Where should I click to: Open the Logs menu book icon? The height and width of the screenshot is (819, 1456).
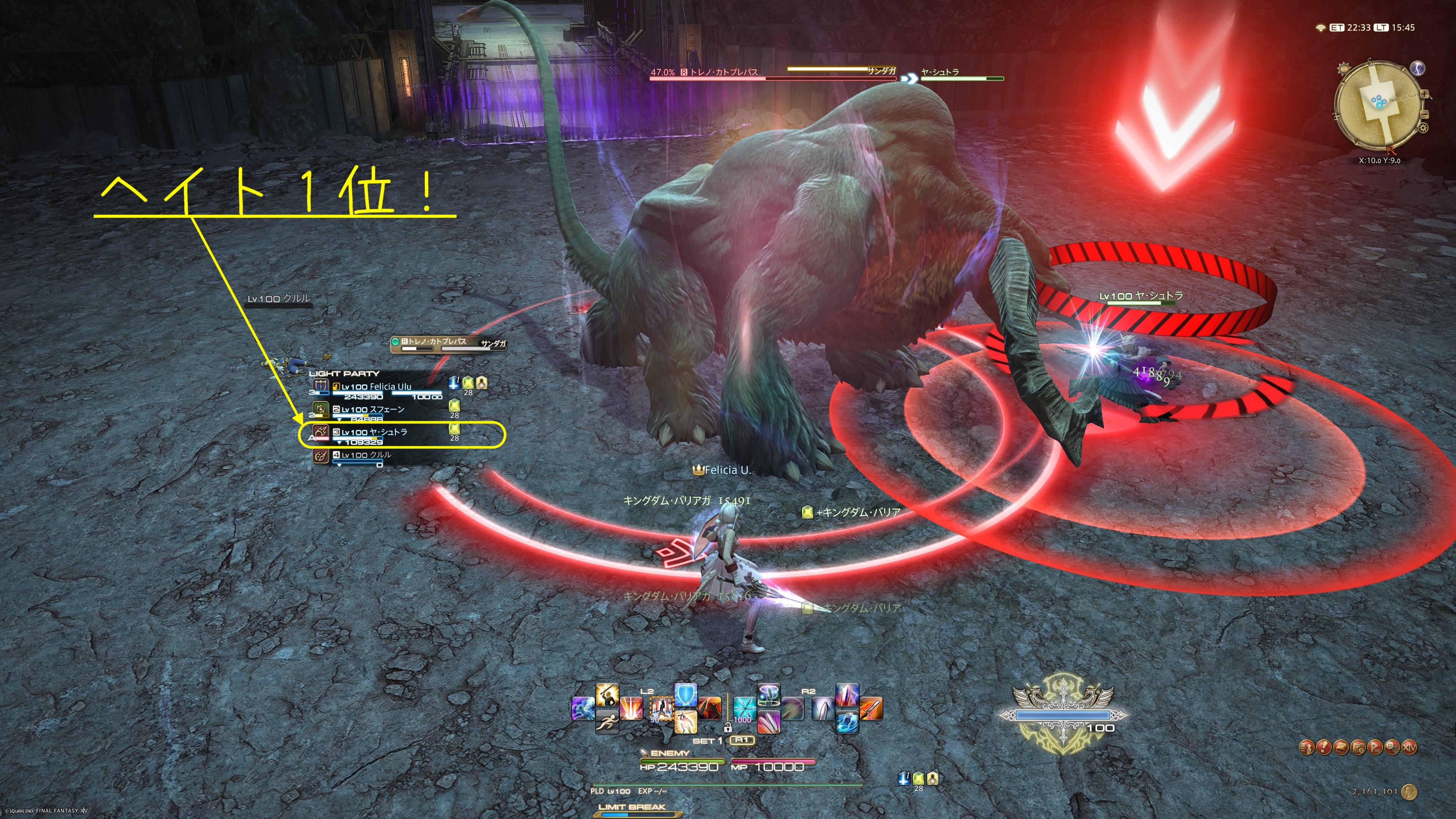1341,747
